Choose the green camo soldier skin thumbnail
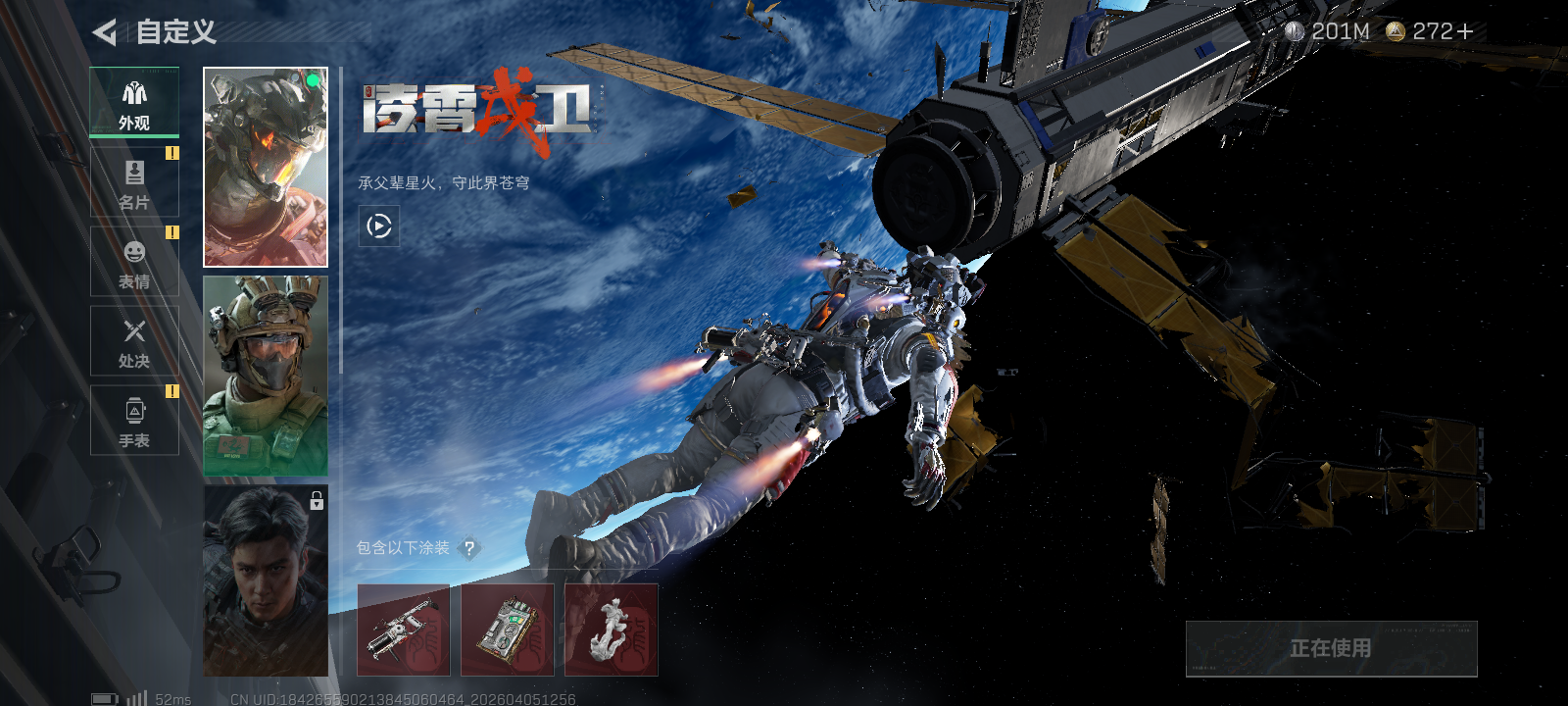 [x=266, y=376]
